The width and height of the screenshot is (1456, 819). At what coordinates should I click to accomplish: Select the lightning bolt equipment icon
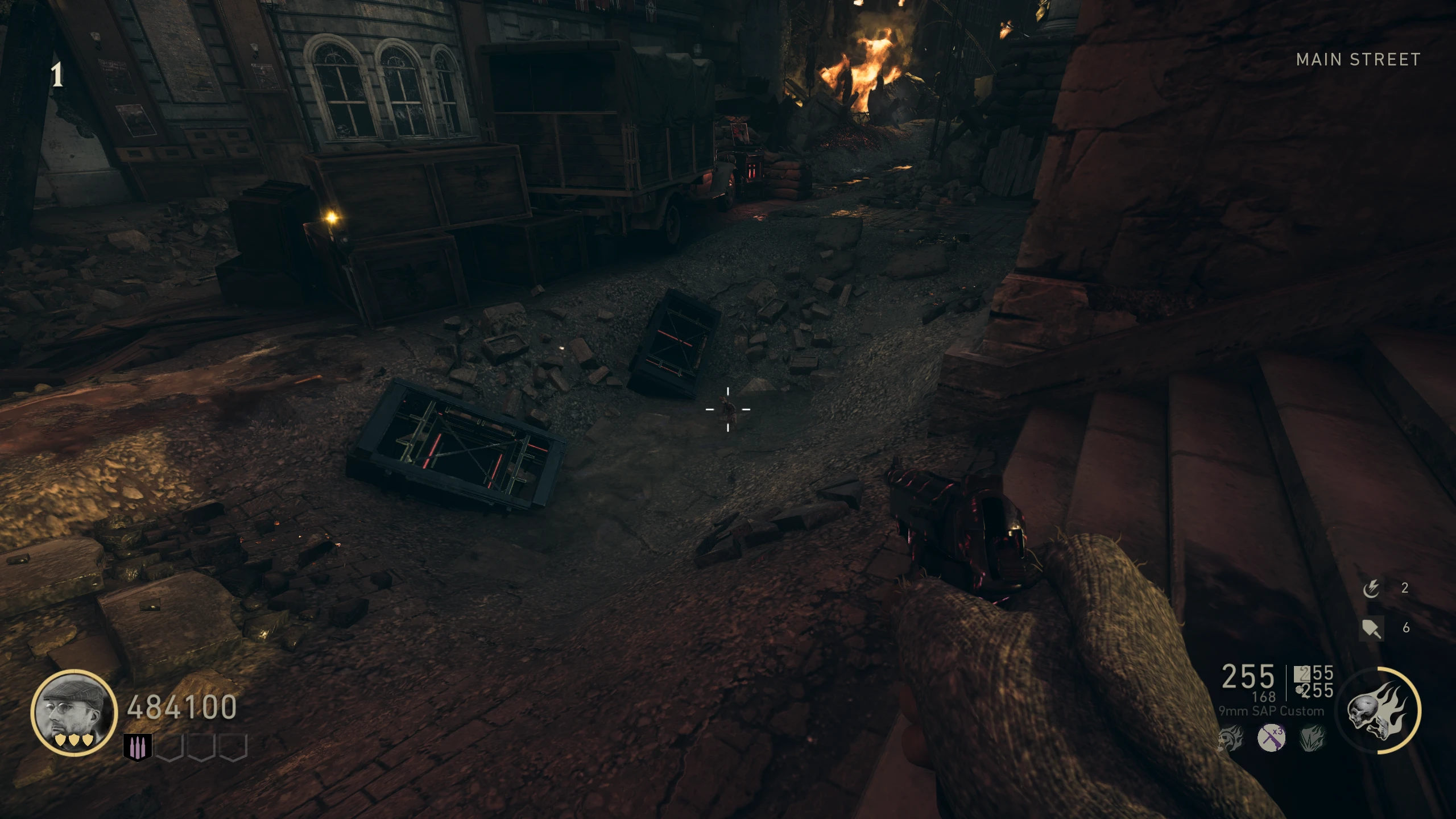(x=1371, y=589)
